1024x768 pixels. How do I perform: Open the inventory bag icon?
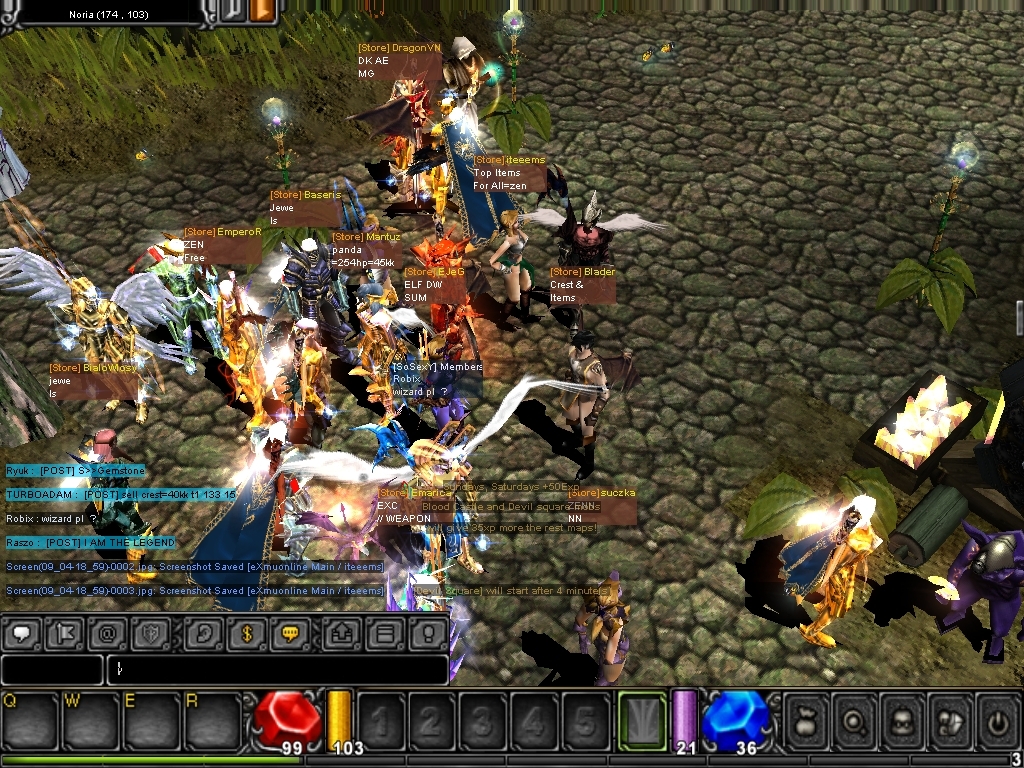[x=805, y=720]
